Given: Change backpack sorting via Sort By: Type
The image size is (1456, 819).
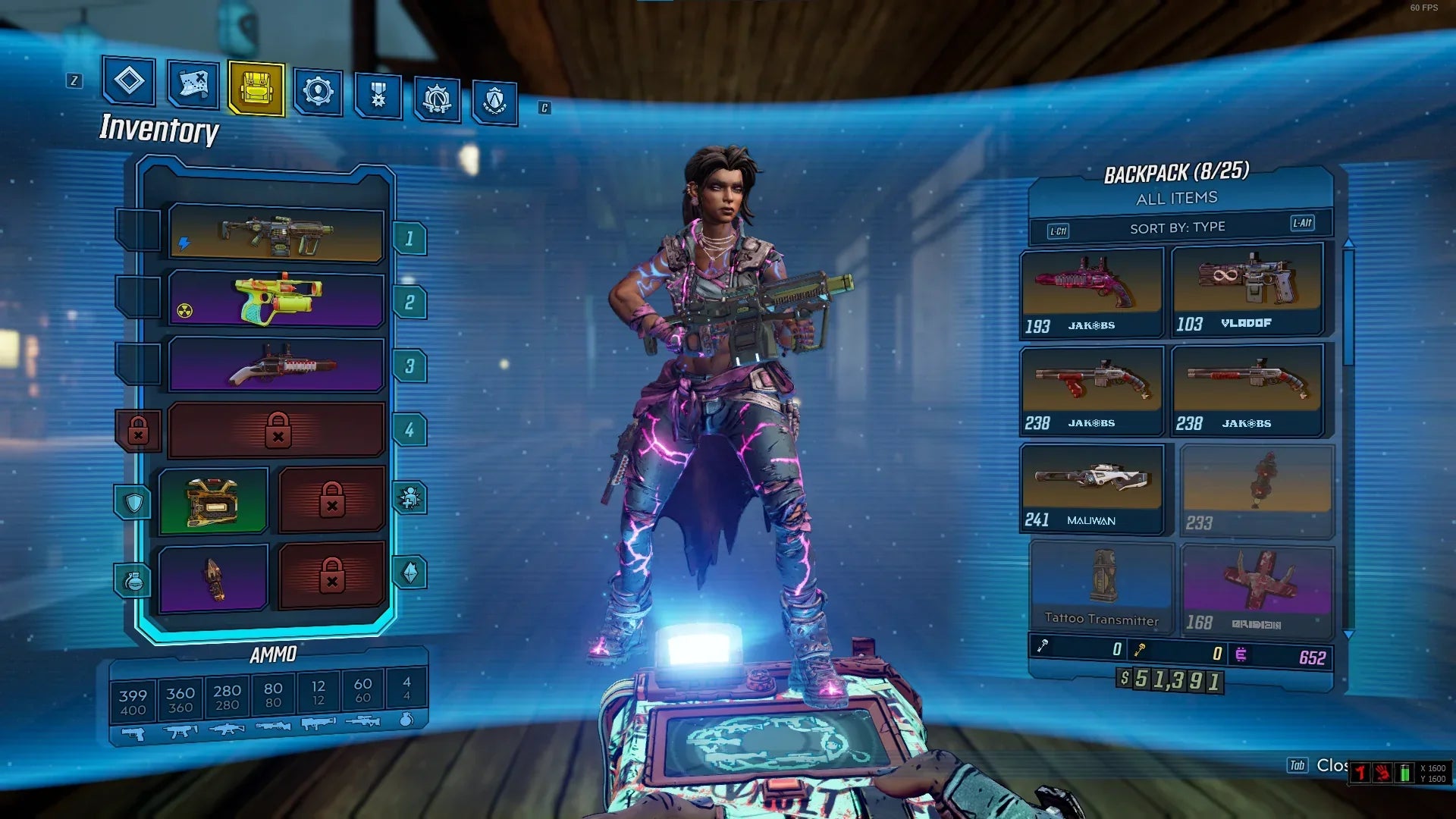Looking at the screenshot, I should 1177,227.
